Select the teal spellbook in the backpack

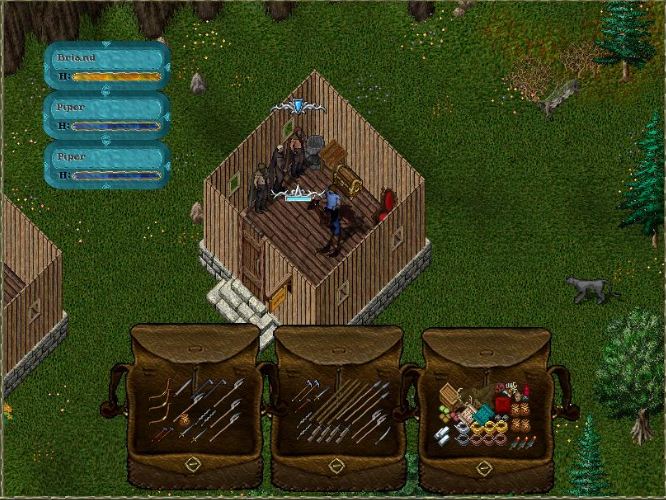point(483,414)
